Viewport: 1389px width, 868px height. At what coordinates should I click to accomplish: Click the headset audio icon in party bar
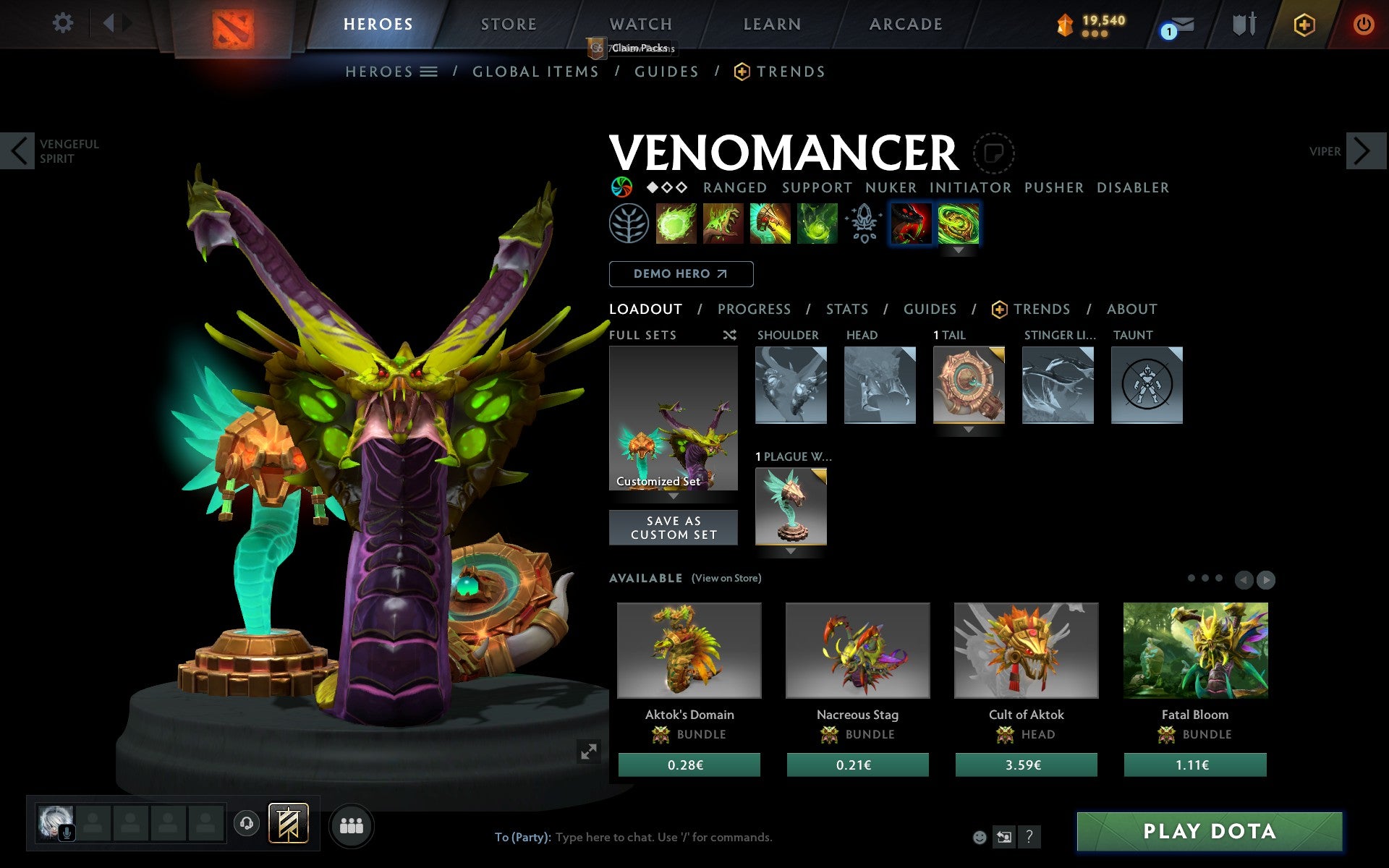(246, 822)
